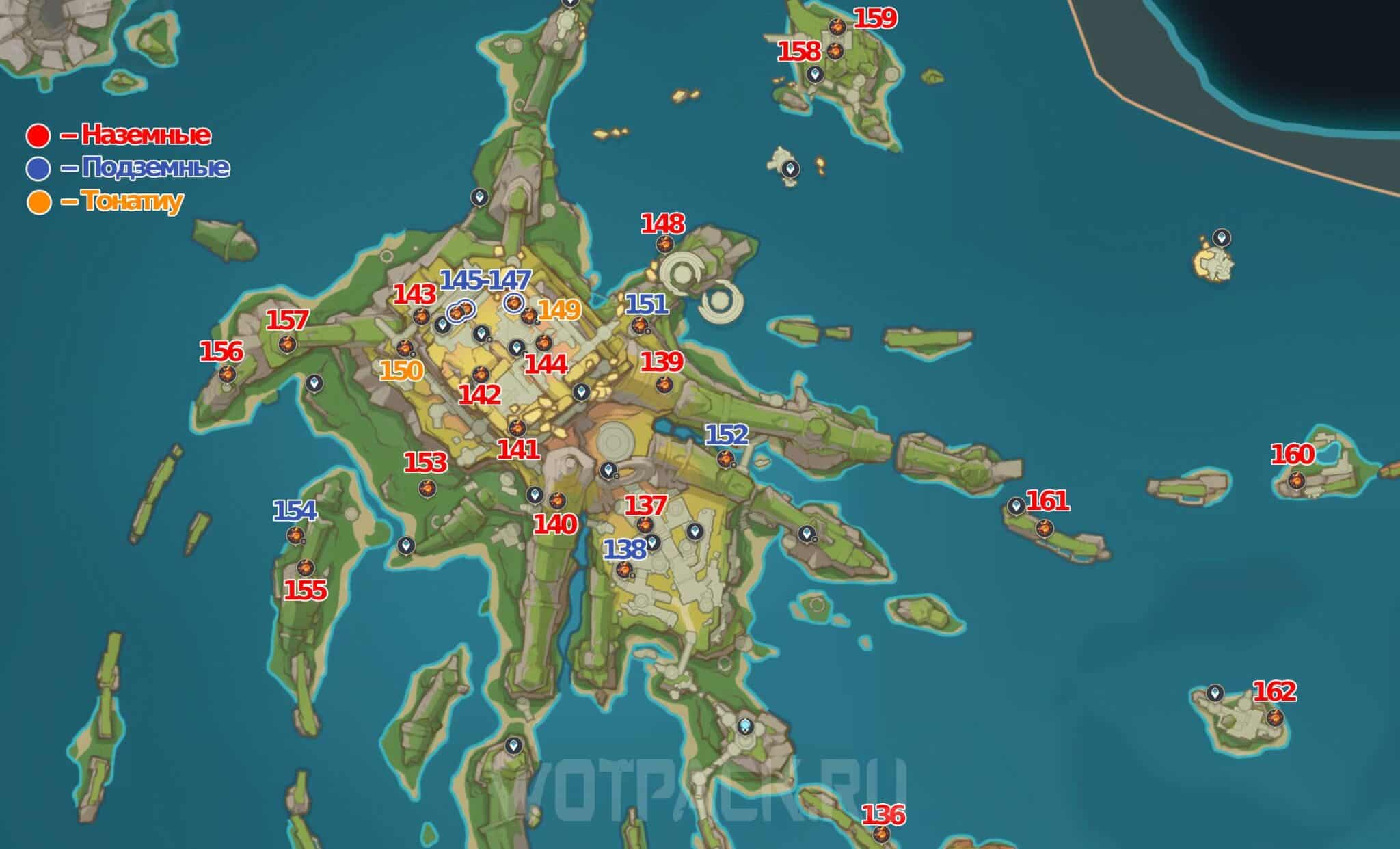The width and height of the screenshot is (1400, 849).
Task: Choose the marker labeled 140
Action: pyautogui.click(x=557, y=501)
